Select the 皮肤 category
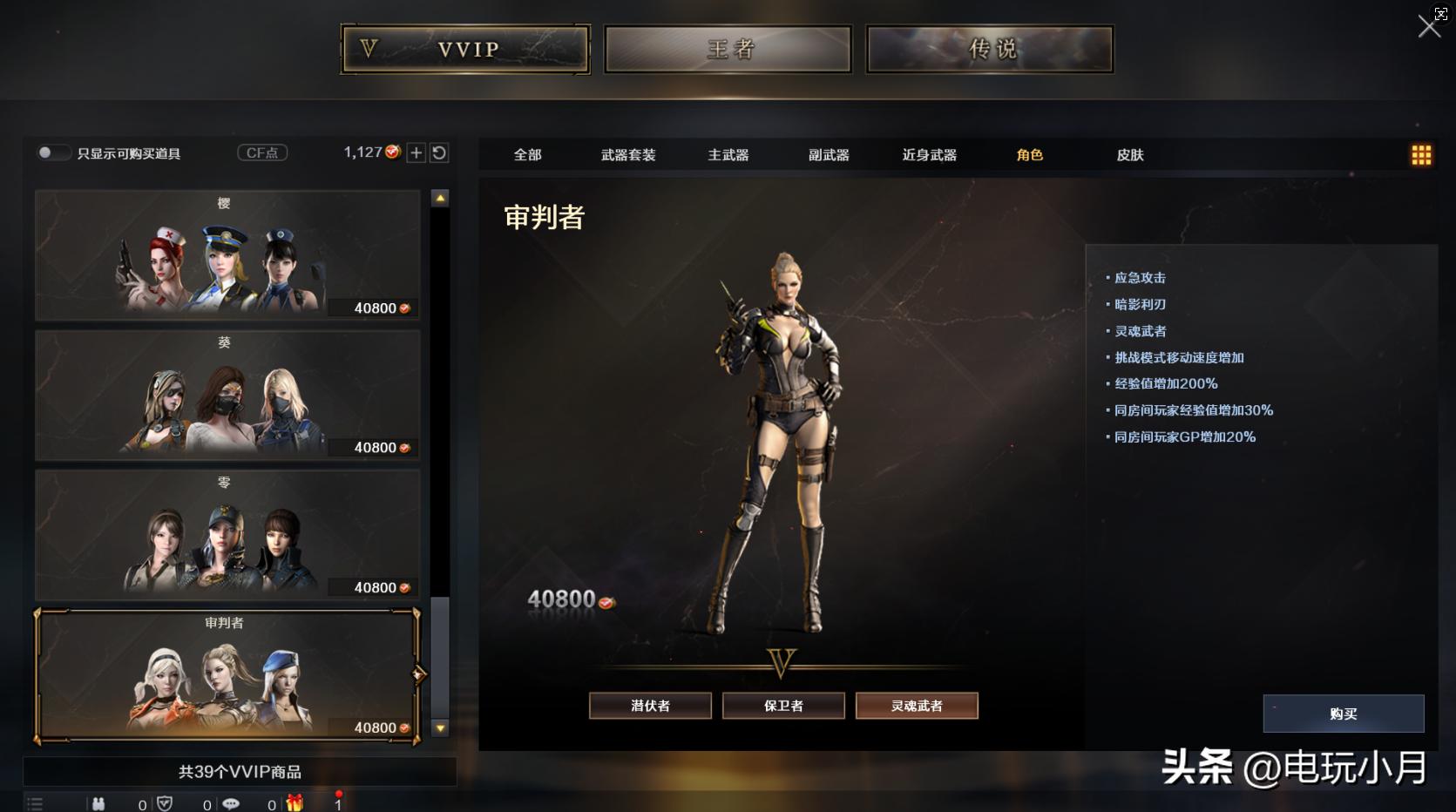 (x=1130, y=155)
